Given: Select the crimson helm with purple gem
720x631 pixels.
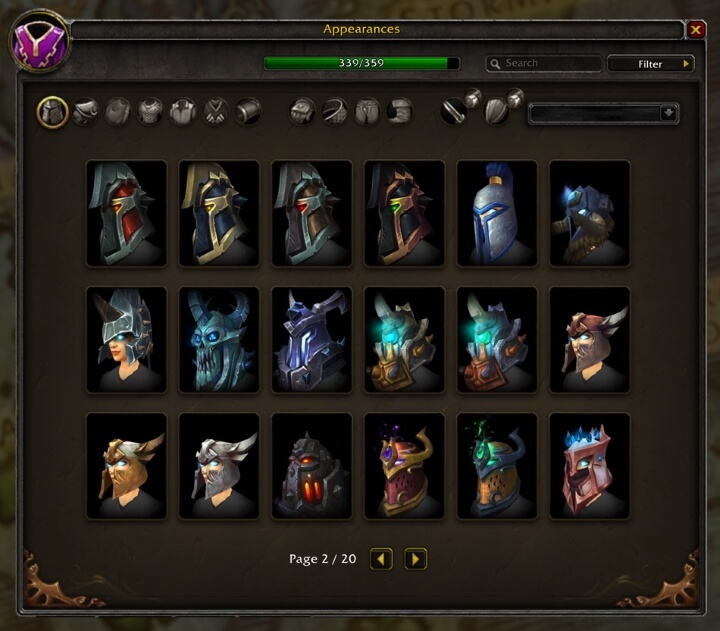Looking at the screenshot, I should click(x=404, y=466).
